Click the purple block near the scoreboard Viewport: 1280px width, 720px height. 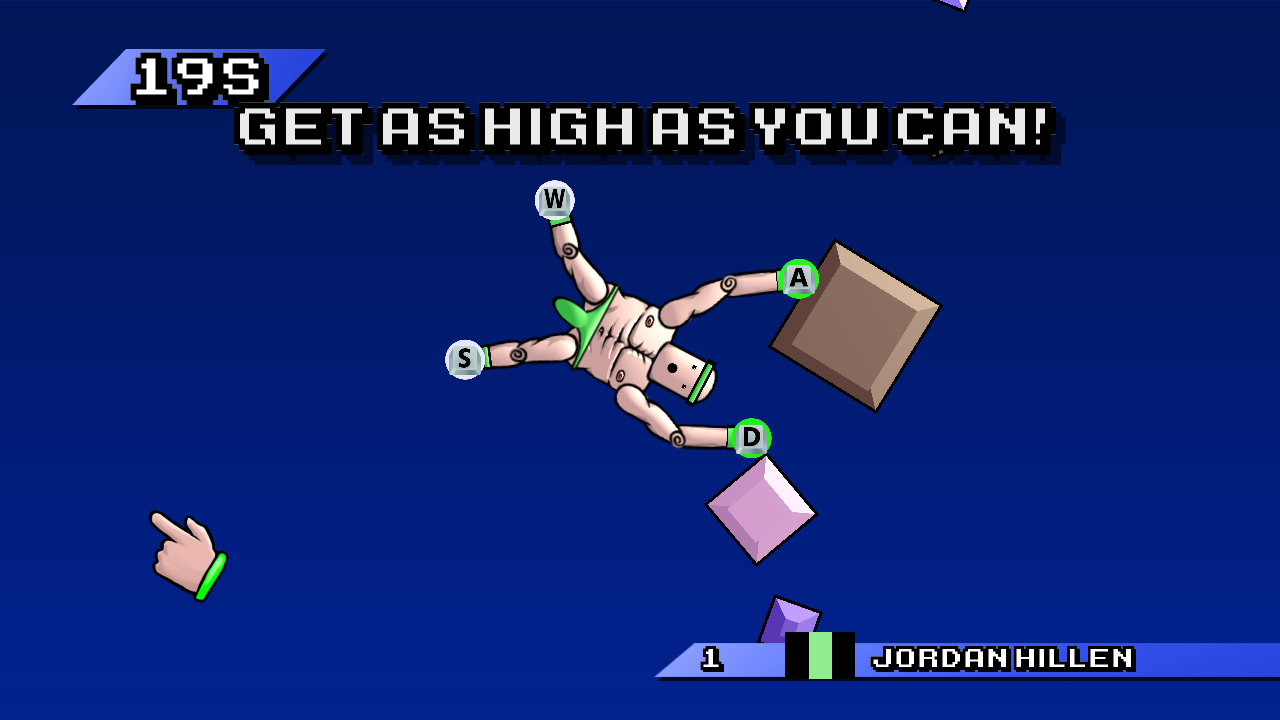tap(790, 618)
